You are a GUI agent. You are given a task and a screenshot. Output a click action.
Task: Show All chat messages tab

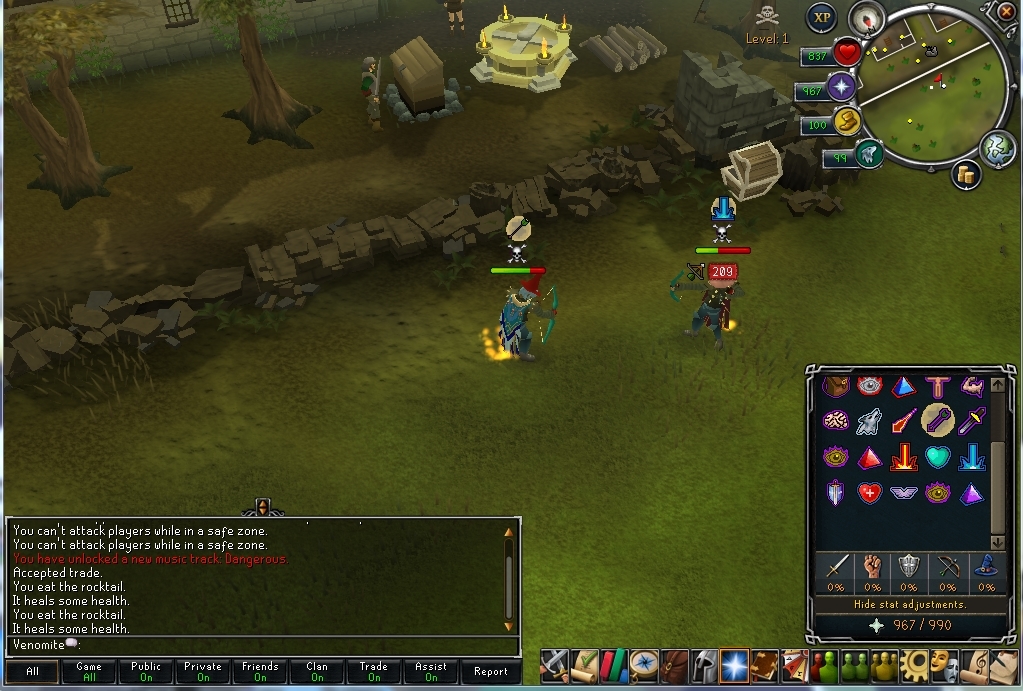pos(33,672)
